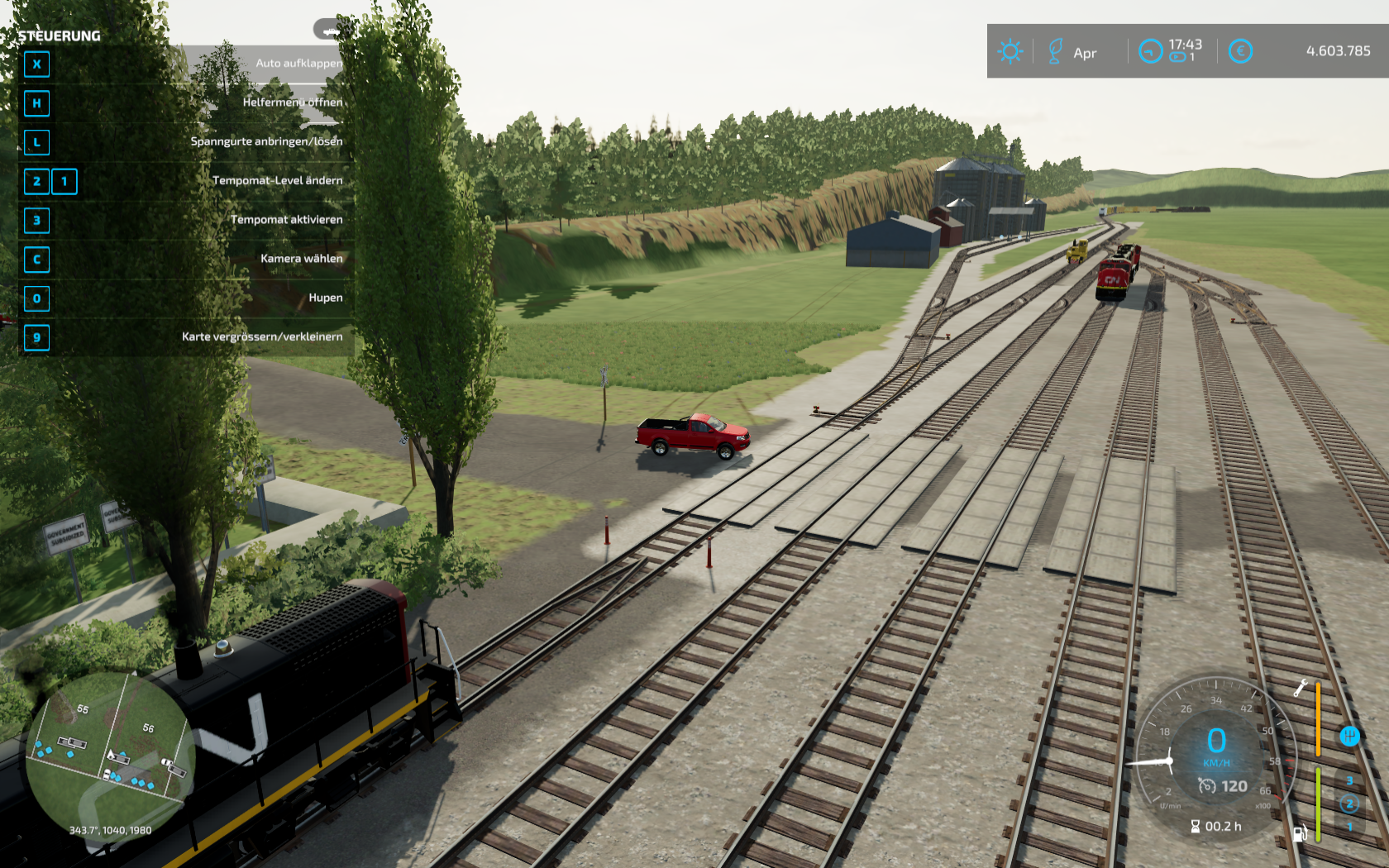The height and width of the screenshot is (868, 1389).
Task: Click the euro money icon
Action: (x=1239, y=51)
